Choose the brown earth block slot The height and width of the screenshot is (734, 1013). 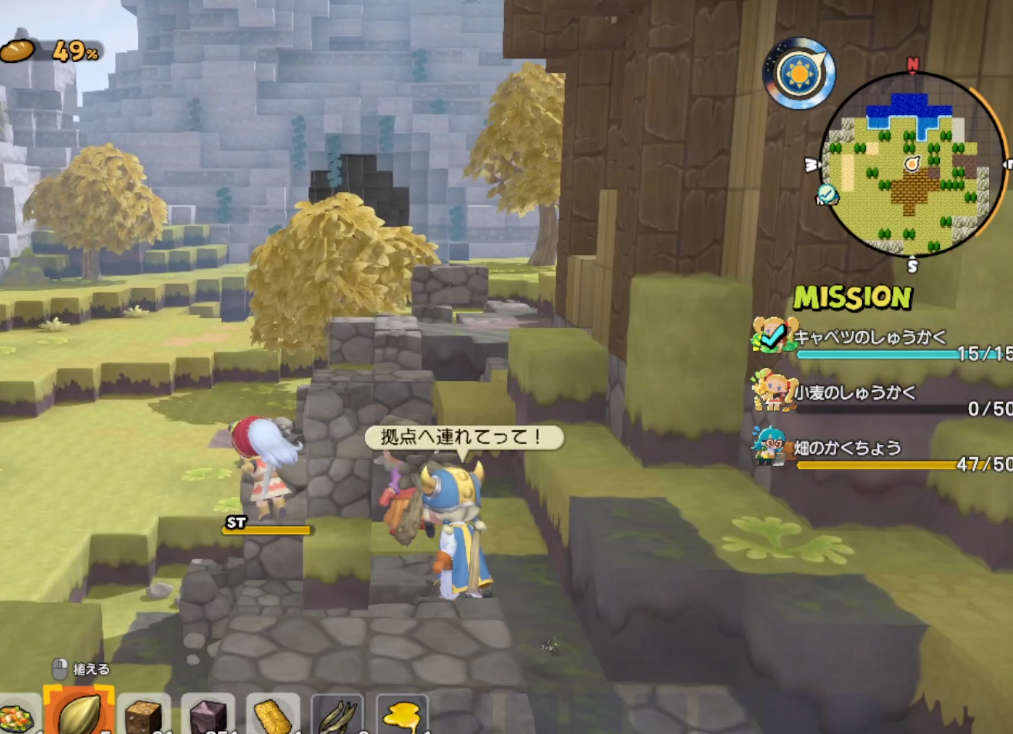(142, 716)
